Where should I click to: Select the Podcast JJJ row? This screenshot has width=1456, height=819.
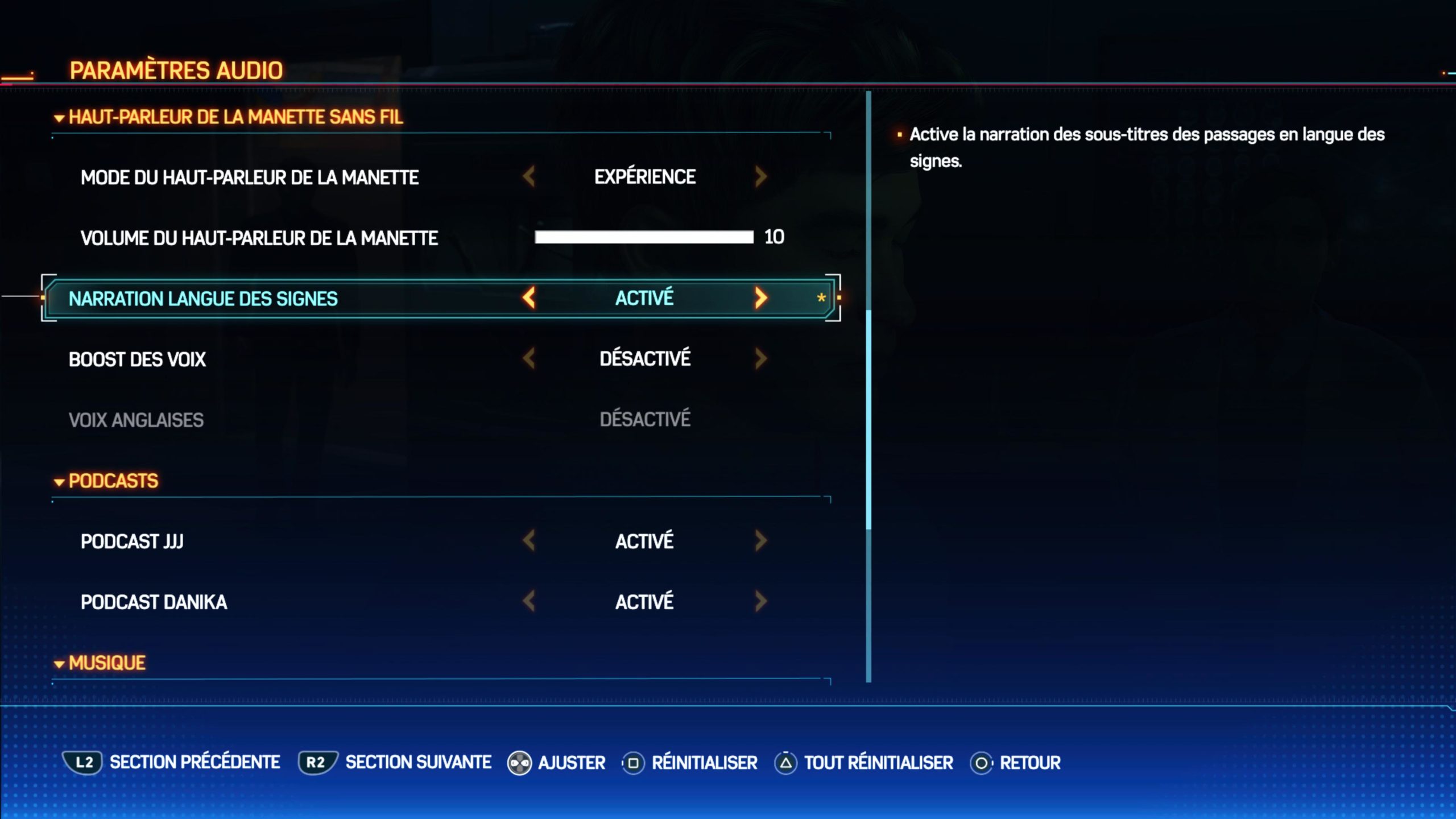(132, 541)
